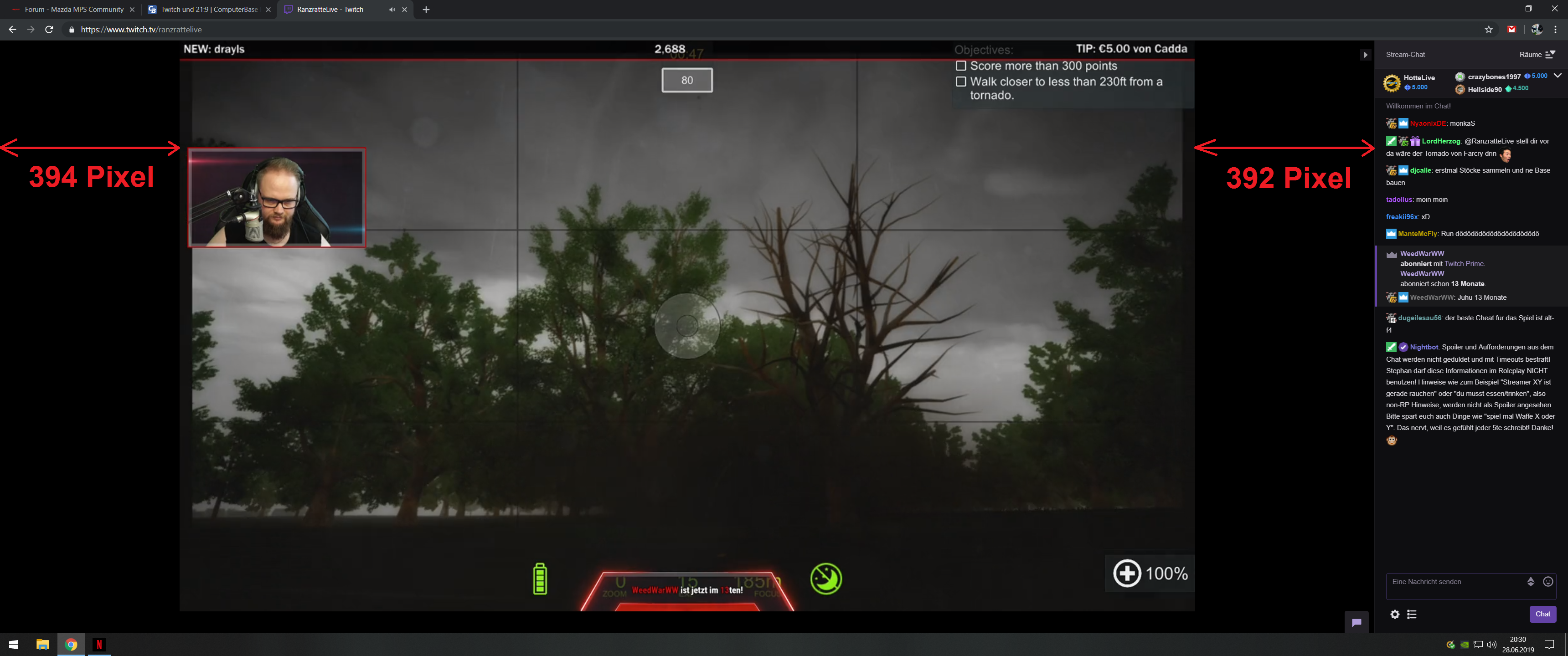Screen dimensions: 1568x656
Task: Launch Netflix from the taskbar
Action: (x=99, y=645)
